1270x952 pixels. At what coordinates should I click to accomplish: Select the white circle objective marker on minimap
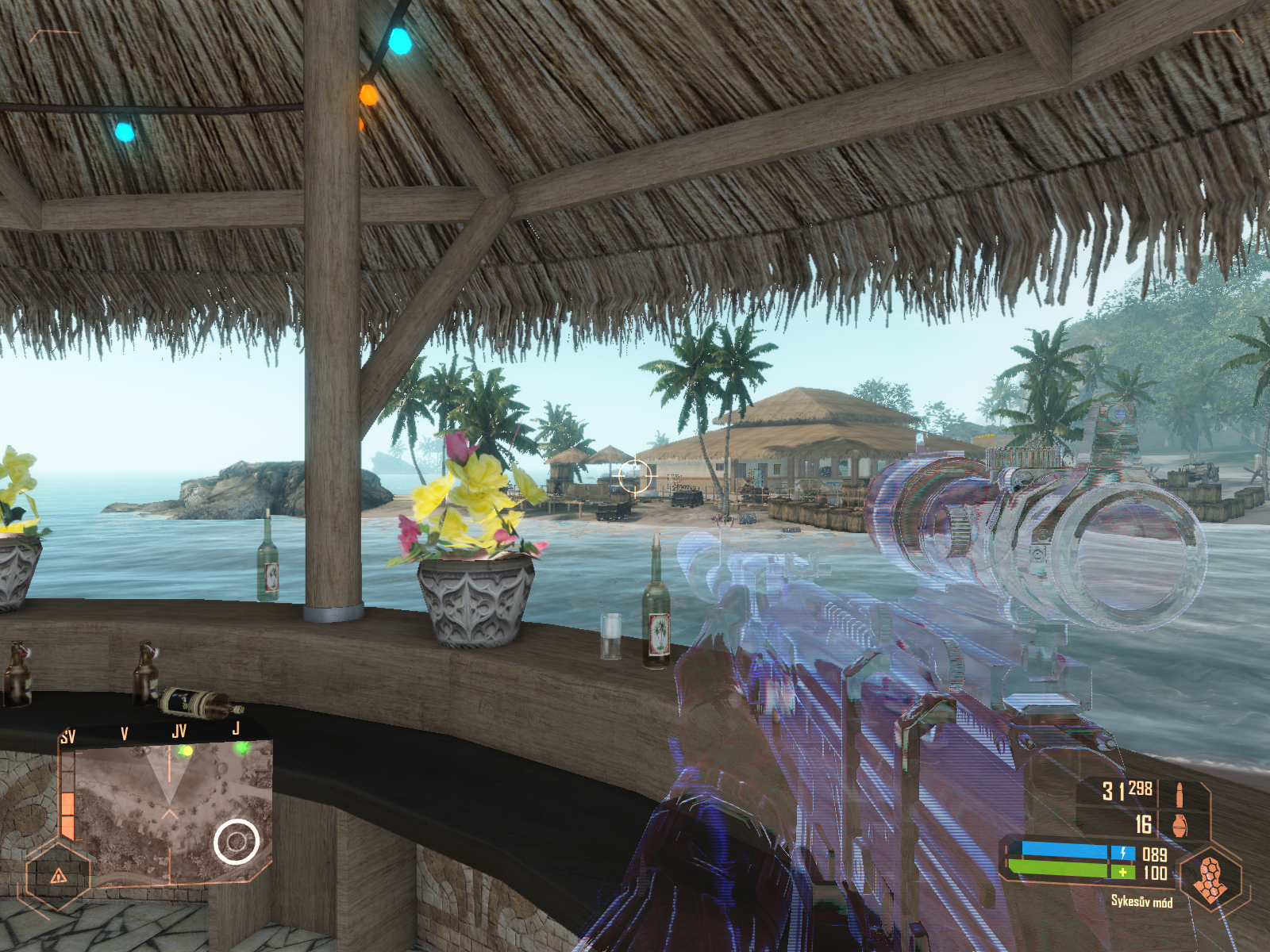(x=236, y=842)
